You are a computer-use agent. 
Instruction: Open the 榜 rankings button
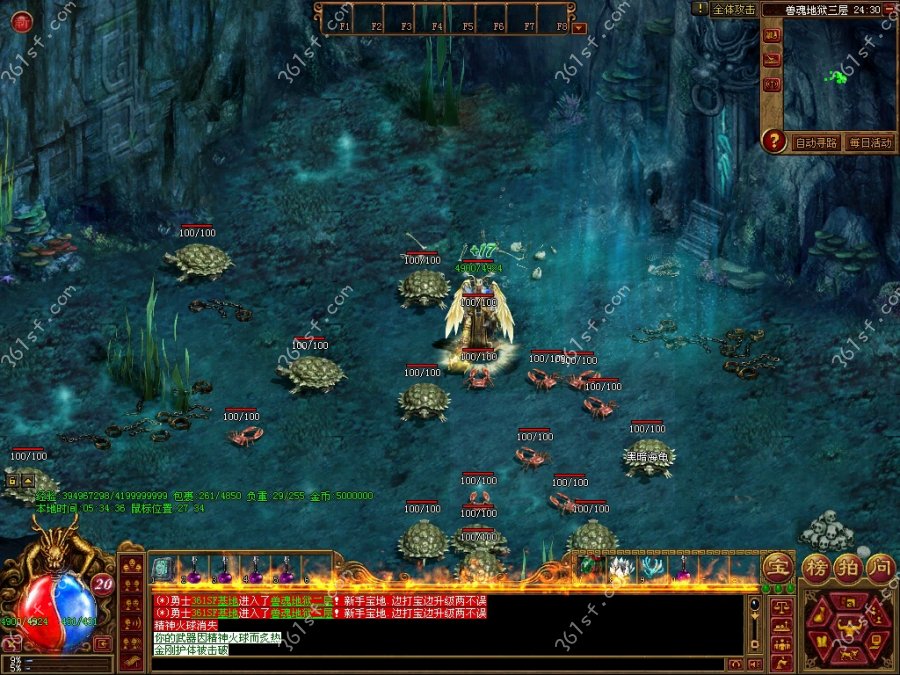(x=817, y=567)
